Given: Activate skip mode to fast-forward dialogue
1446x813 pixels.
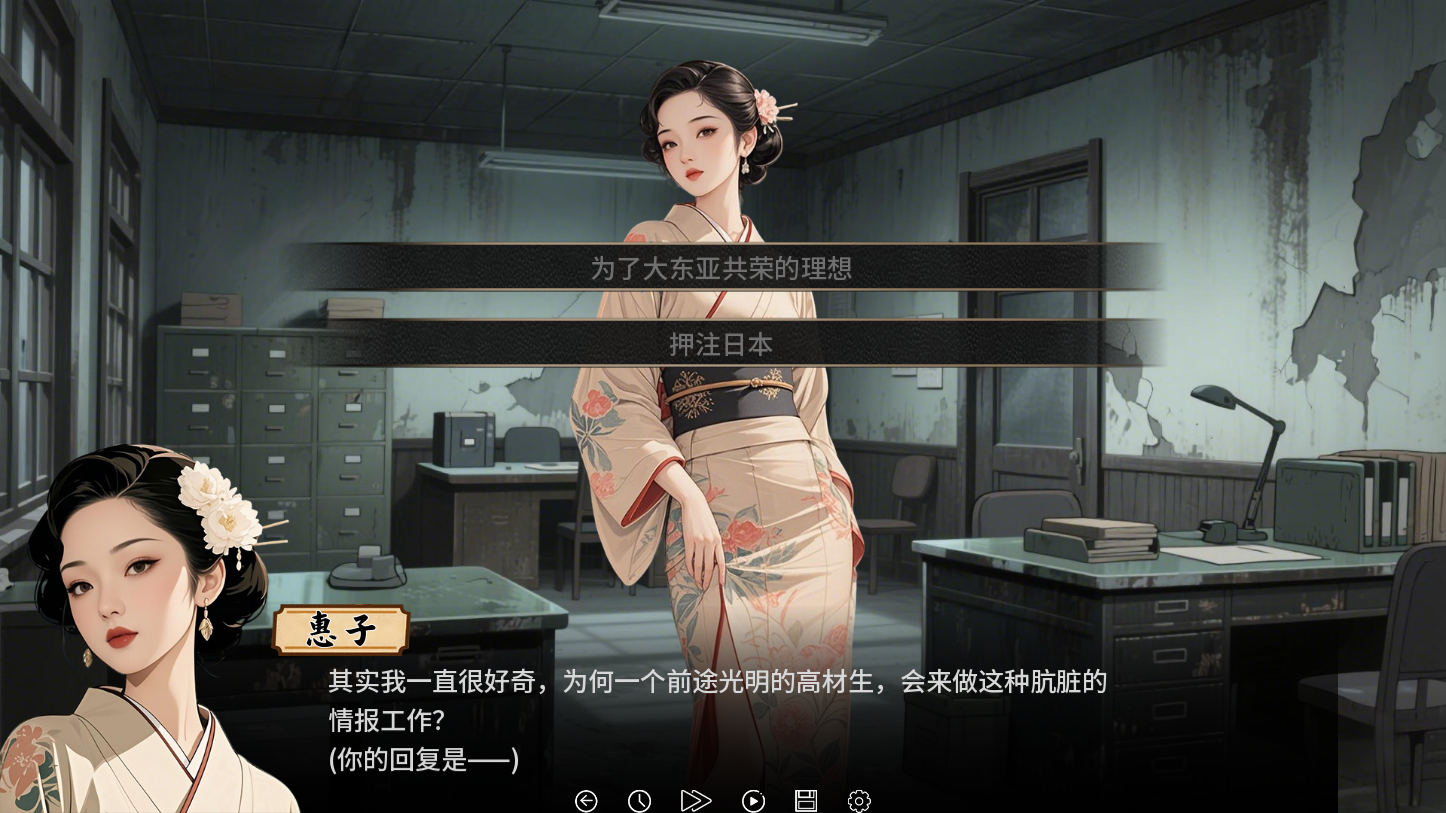Looking at the screenshot, I should pos(696,801).
